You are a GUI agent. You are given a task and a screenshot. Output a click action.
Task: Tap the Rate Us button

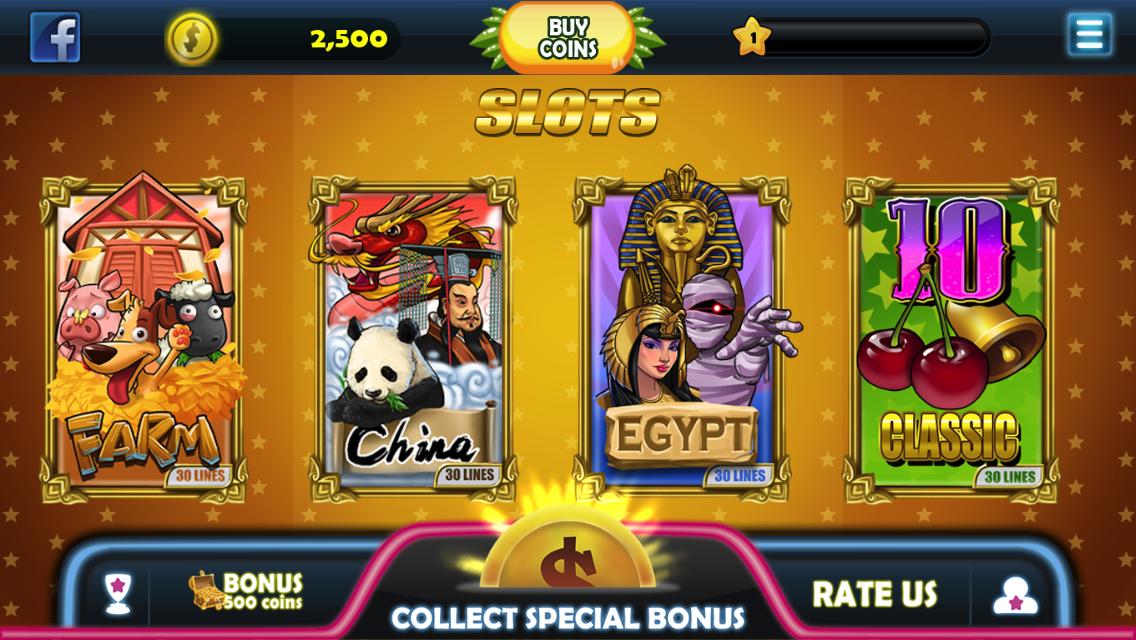874,594
